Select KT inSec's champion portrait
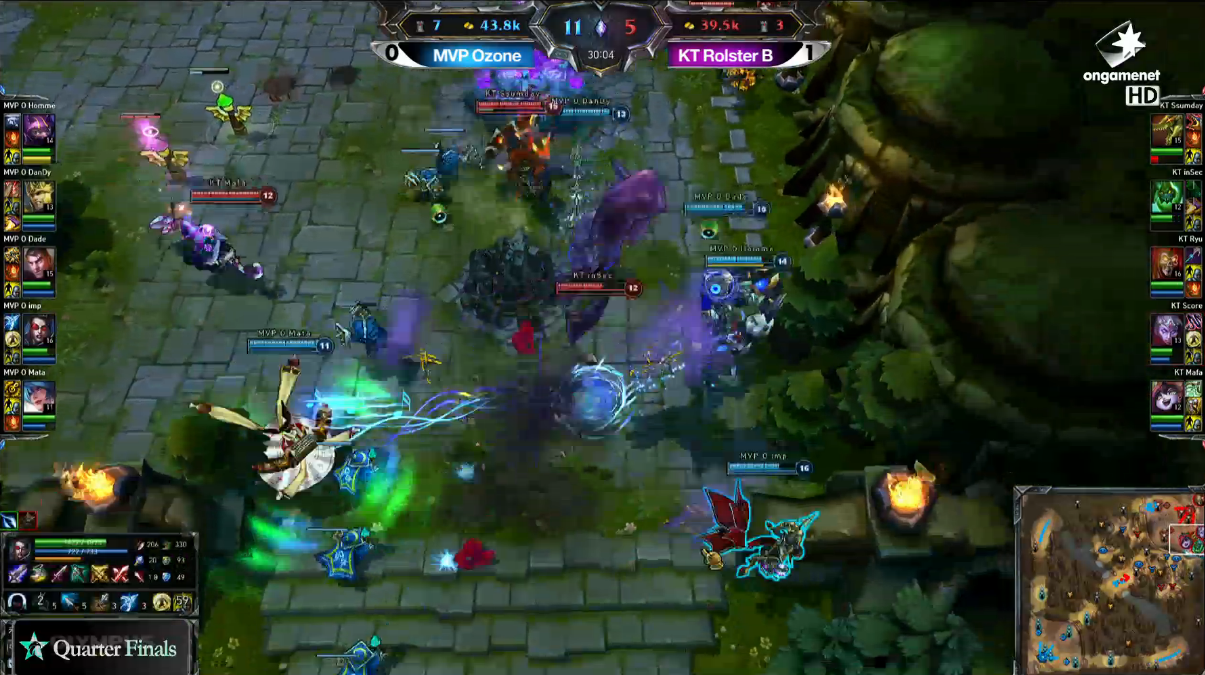The image size is (1205, 675). (1166, 199)
